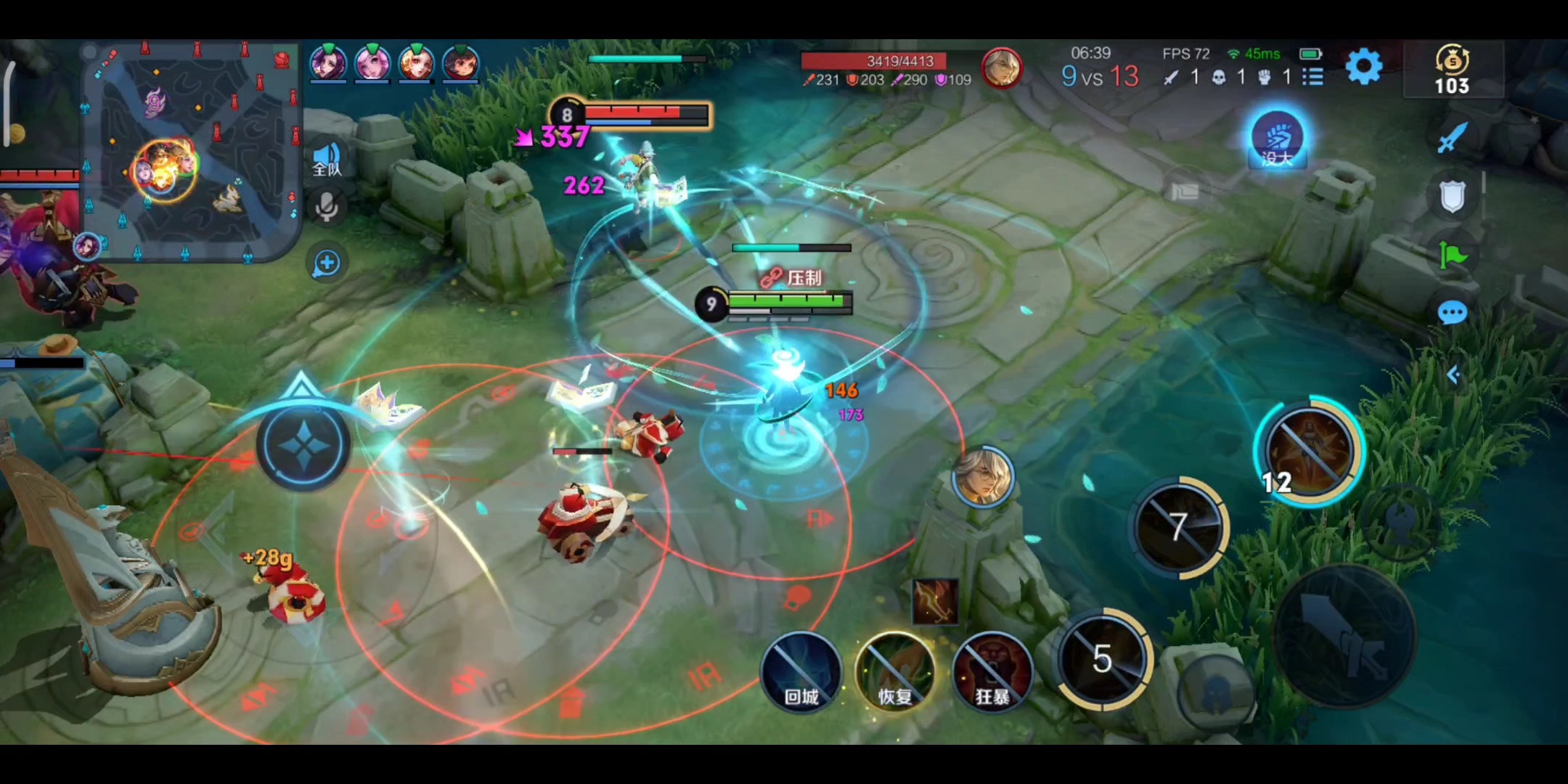Open the gear settings menu
Image resolution: width=1568 pixels, height=784 pixels.
(1363, 68)
